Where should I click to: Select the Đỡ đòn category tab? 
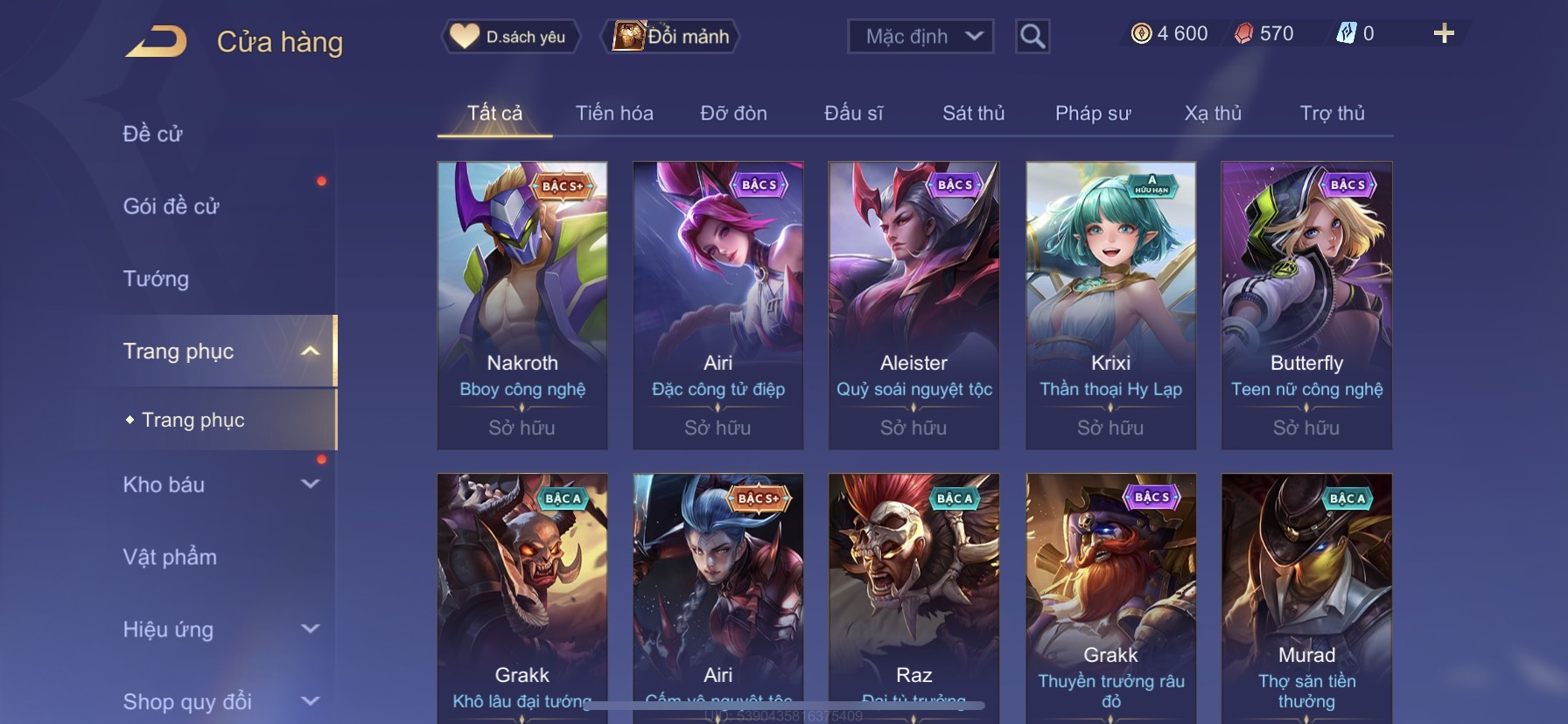coord(733,113)
